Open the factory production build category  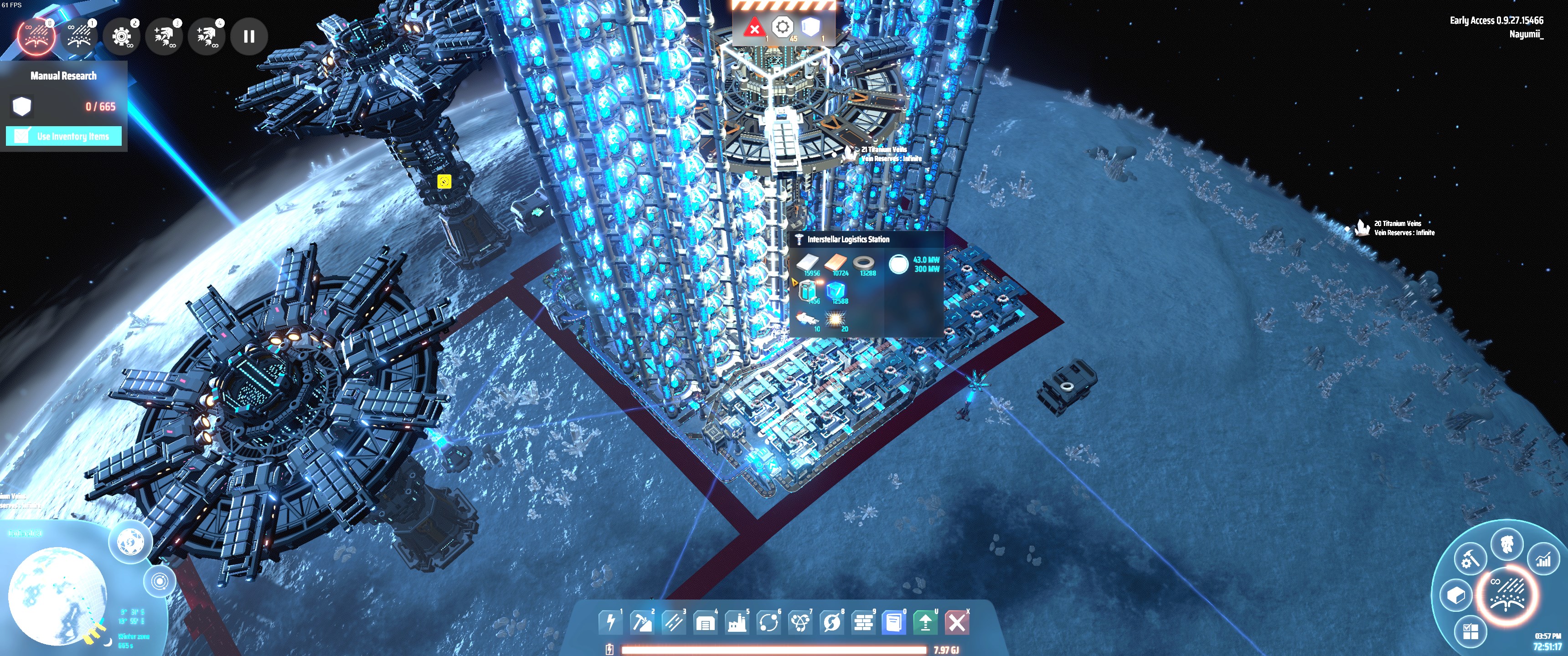coord(737,622)
